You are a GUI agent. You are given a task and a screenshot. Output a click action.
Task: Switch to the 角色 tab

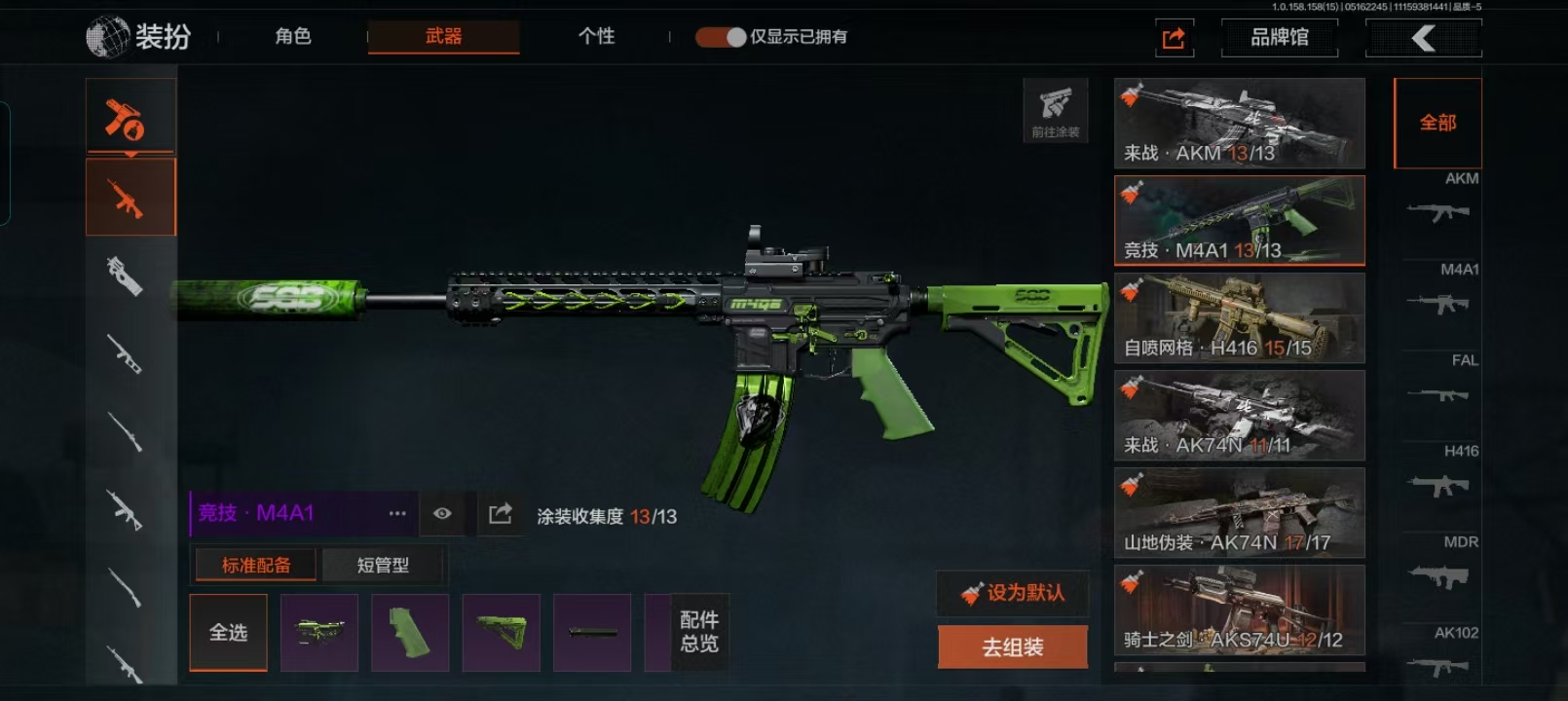pos(292,37)
